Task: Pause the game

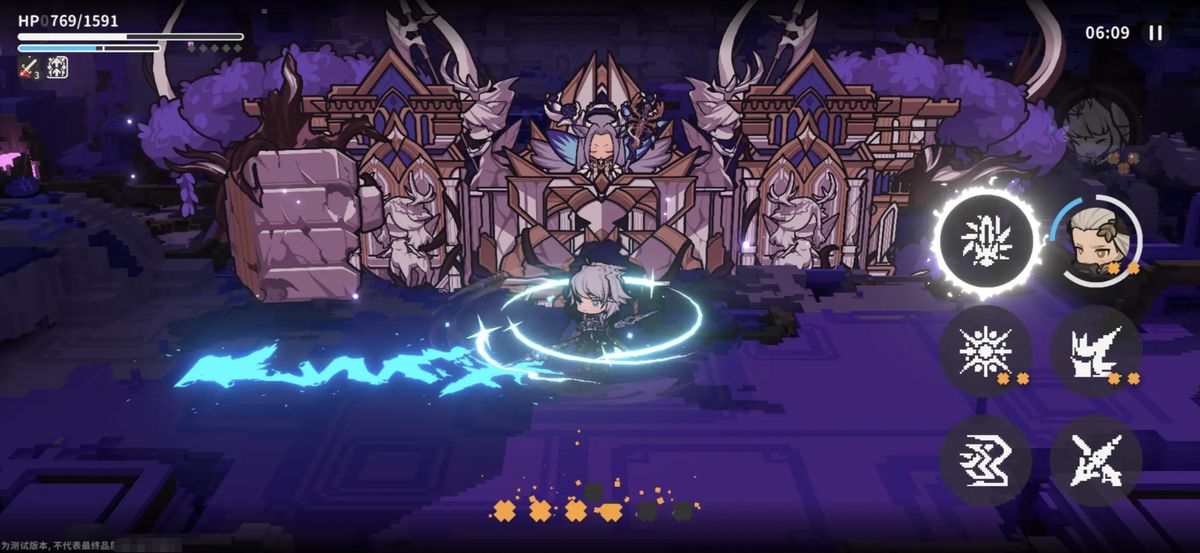Action: (1156, 33)
